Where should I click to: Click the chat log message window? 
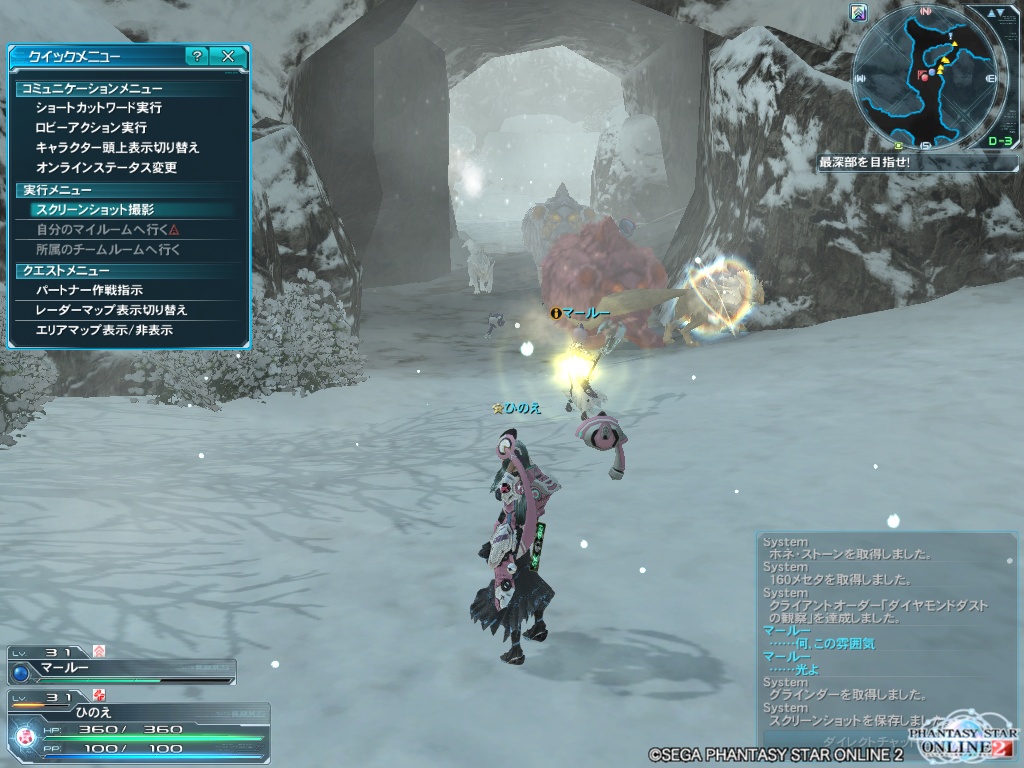click(x=885, y=630)
